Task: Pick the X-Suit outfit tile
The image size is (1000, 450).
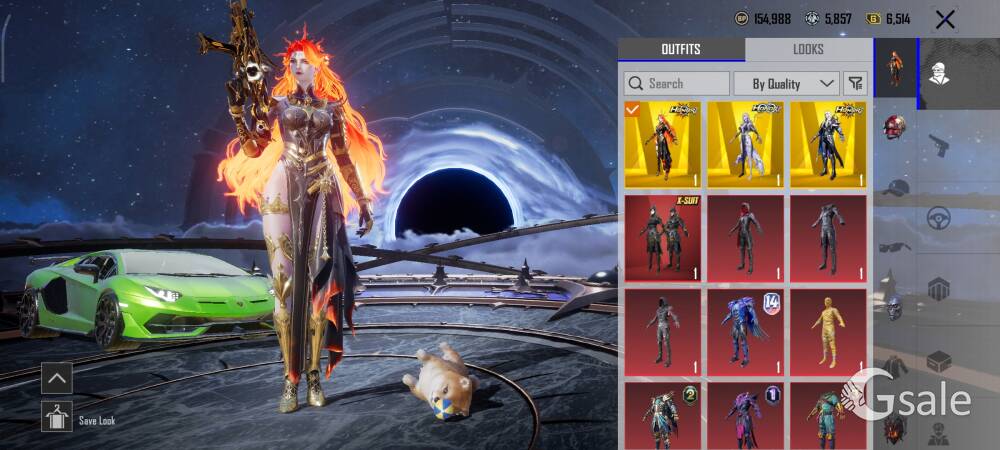Action: point(662,238)
